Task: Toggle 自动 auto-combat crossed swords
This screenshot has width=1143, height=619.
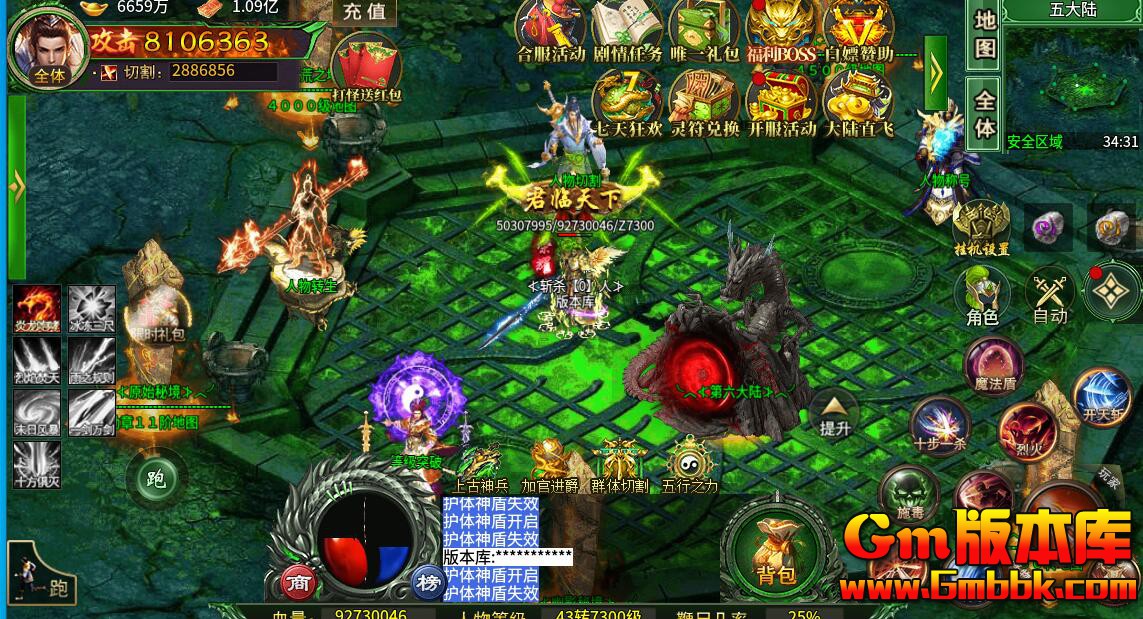Action: point(1050,294)
